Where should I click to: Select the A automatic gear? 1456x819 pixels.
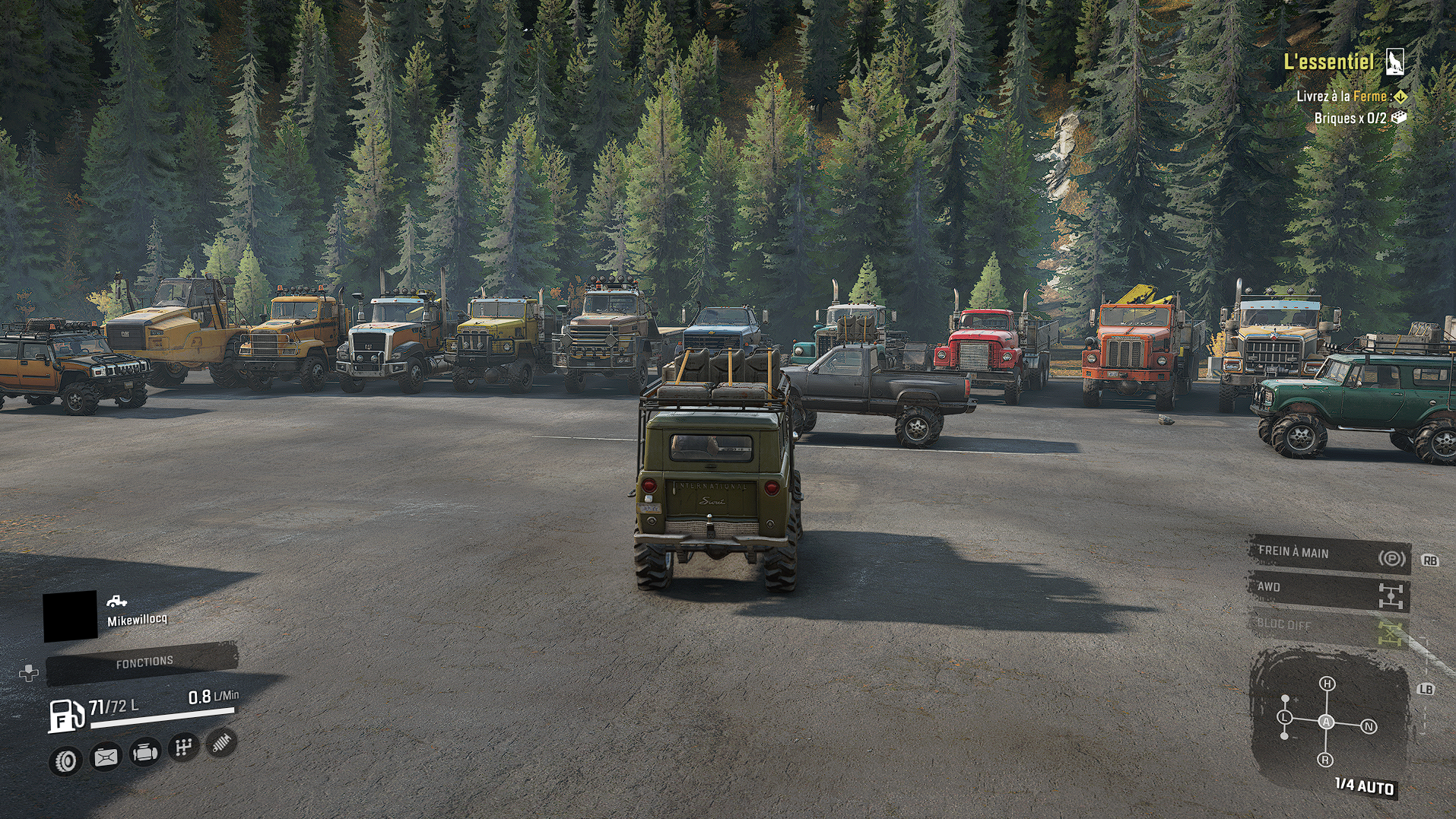click(x=1326, y=722)
